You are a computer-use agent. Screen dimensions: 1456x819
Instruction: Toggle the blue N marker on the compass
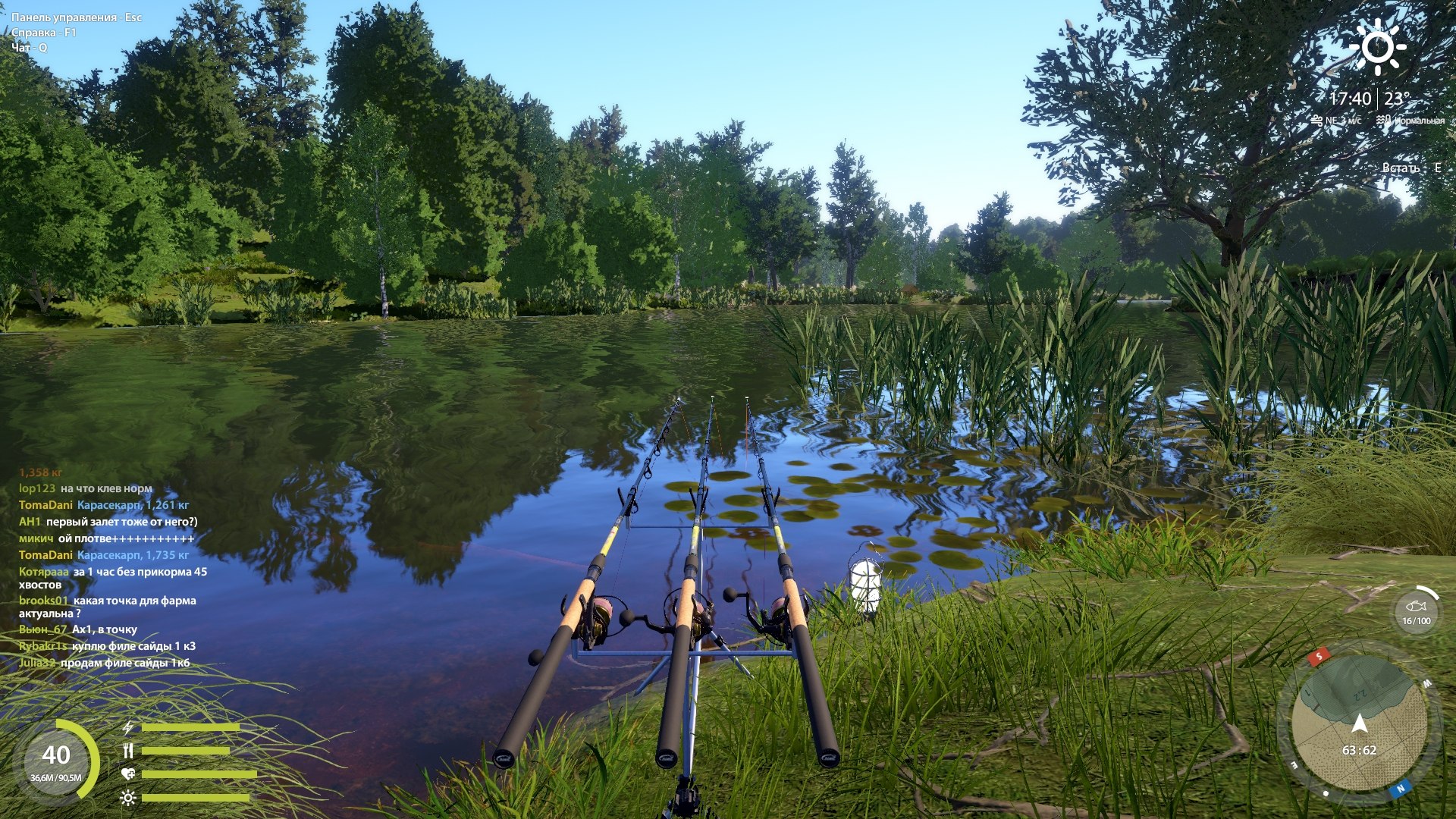click(x=1399, y=789)
